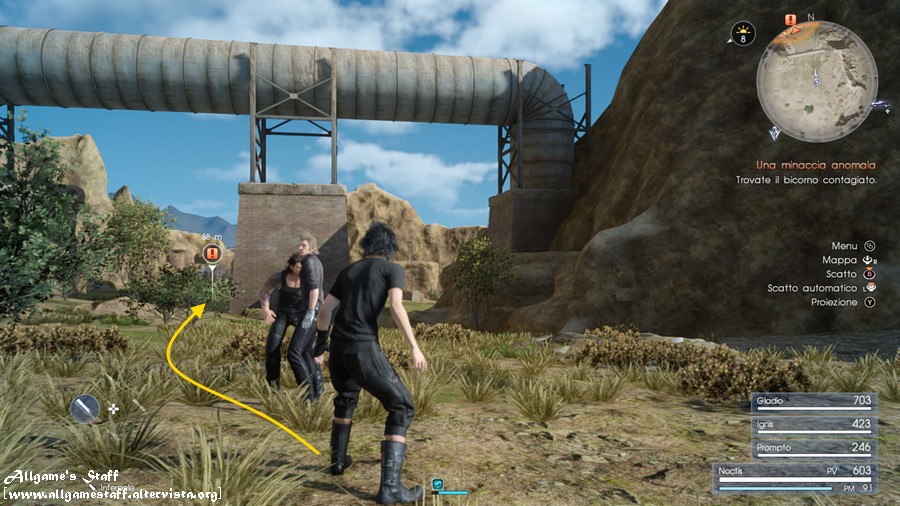Select the equipped sword weapon icon
Viewport: 900px width, 506px height.
pyautogui.click(x=86, y=408)
